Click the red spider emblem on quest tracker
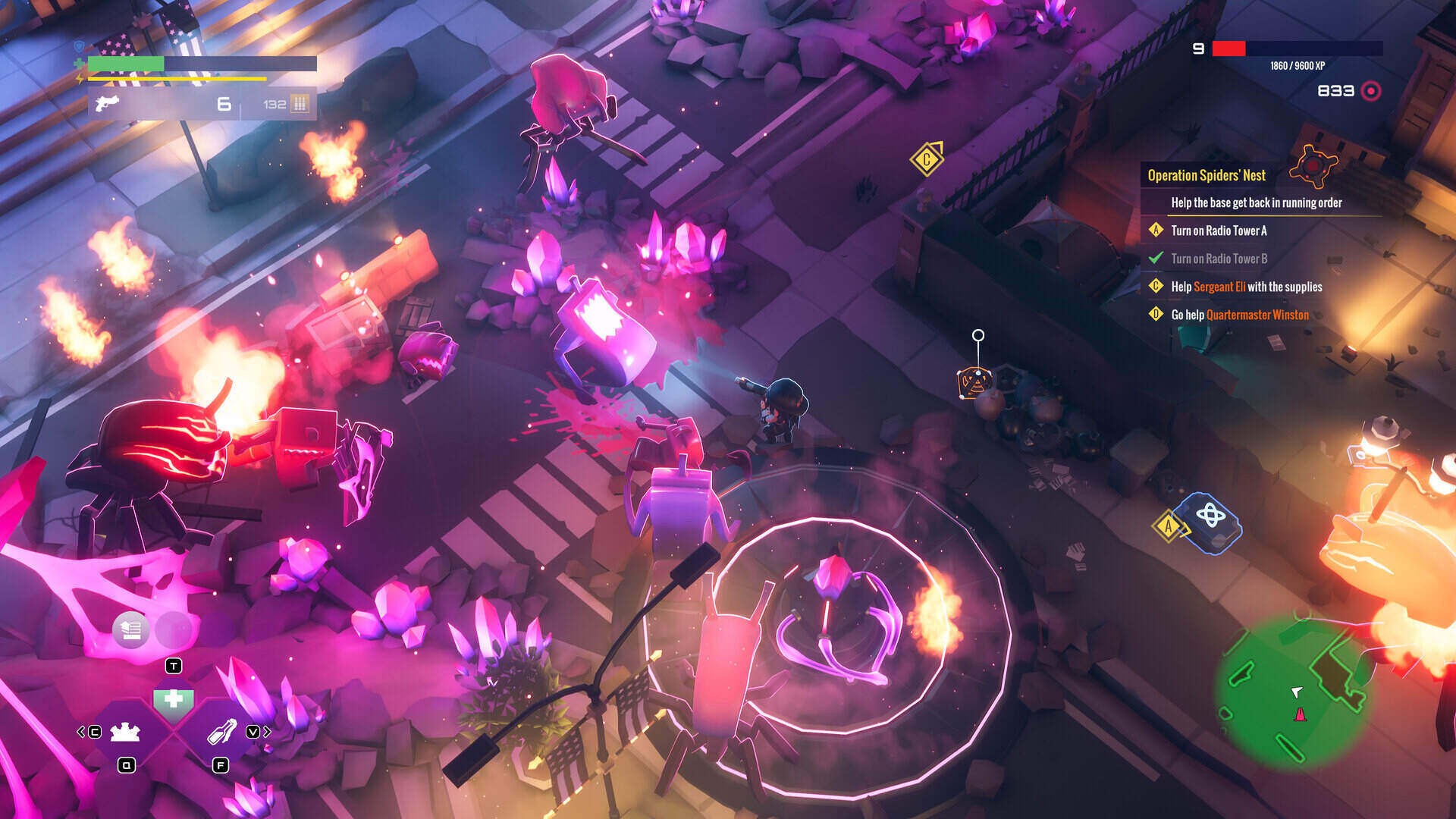This screenshot has width=1456, height=819. point(1314,164)
